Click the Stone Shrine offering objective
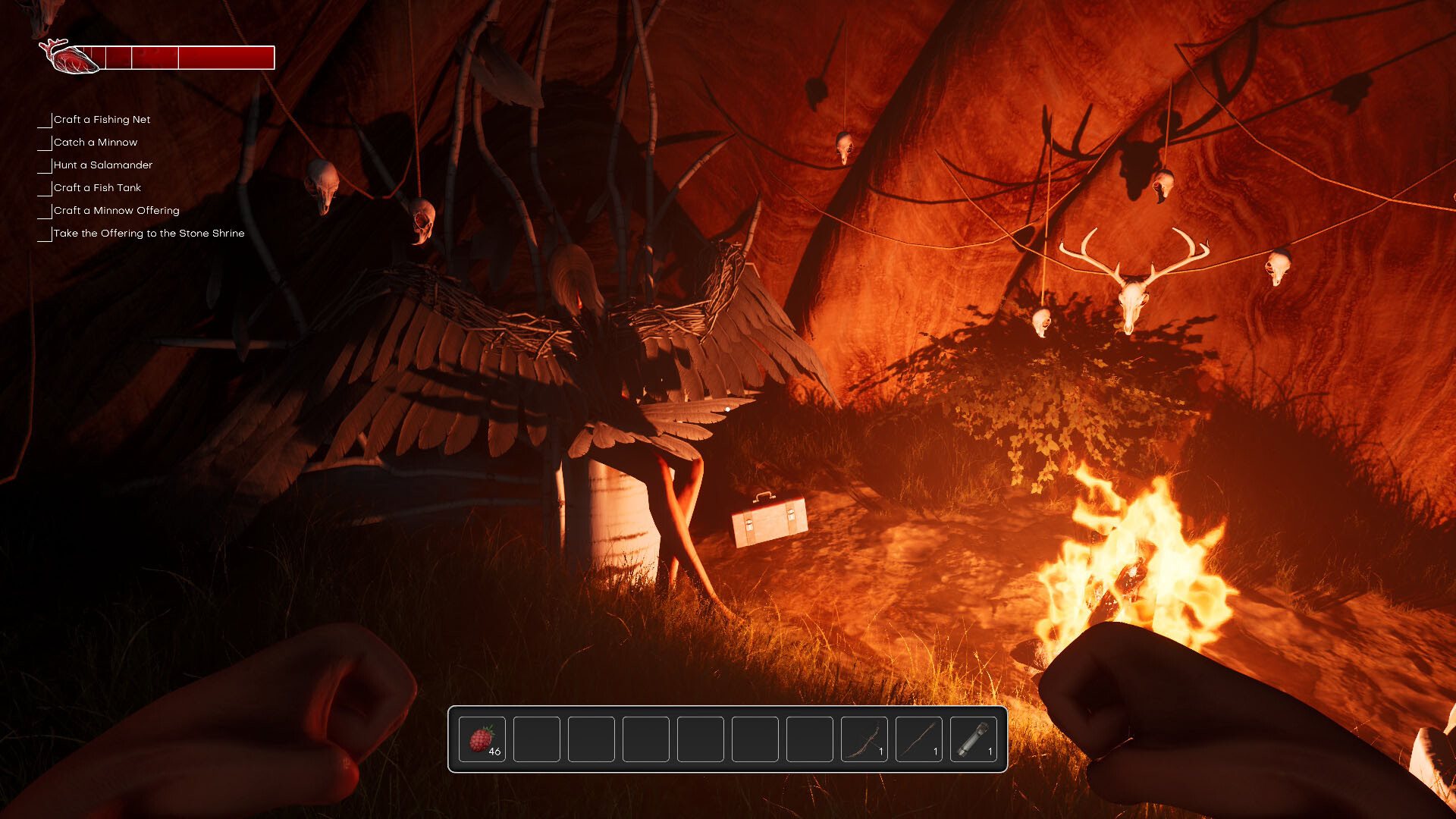 click(x=149, y=234)
